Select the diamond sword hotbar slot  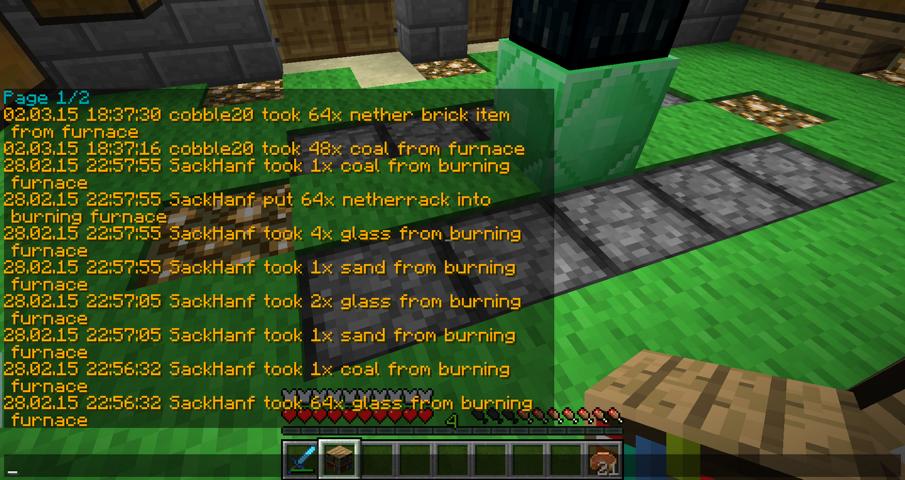coord(300,458)
